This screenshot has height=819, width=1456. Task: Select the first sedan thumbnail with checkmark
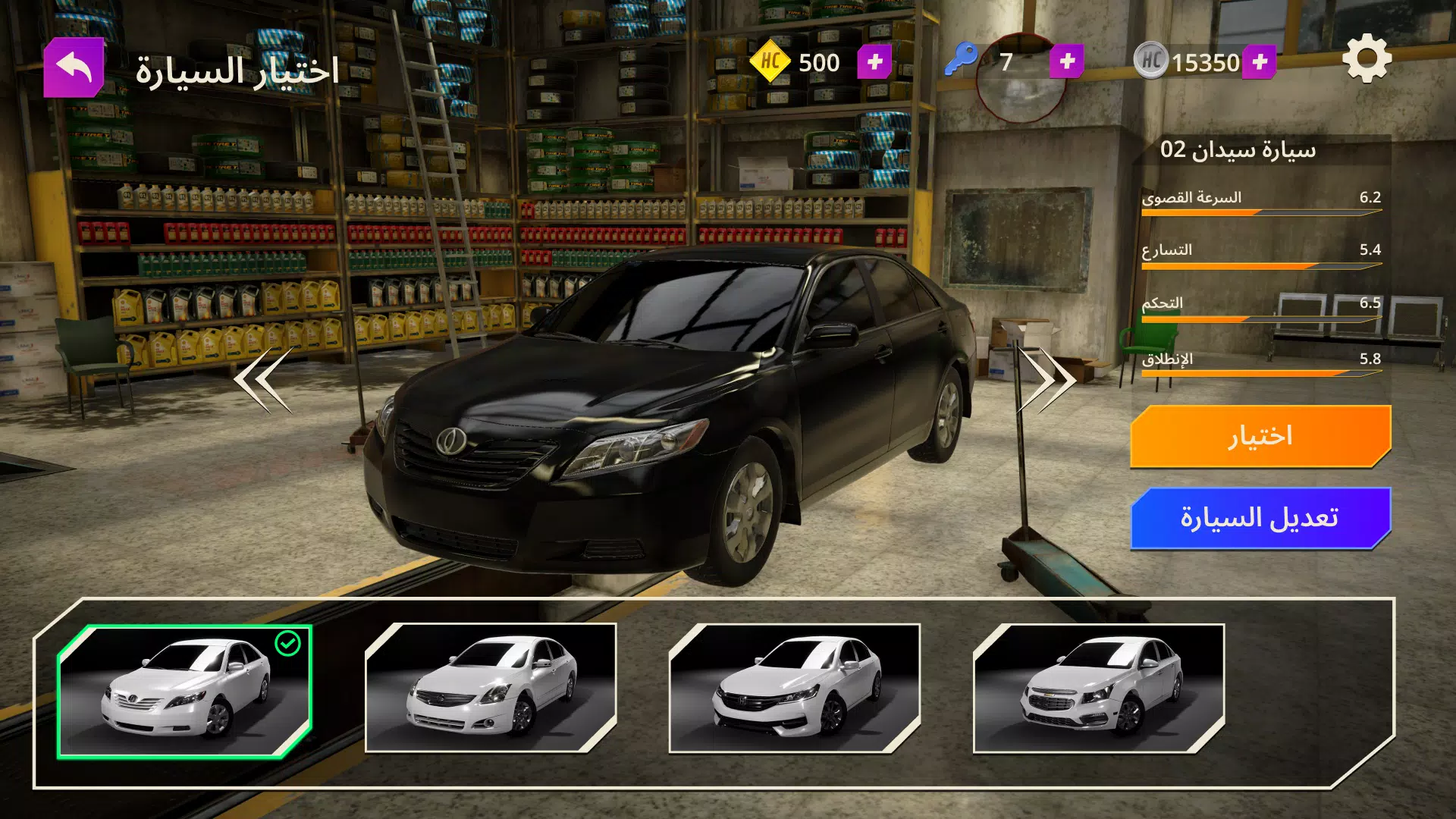click(185, 691)
